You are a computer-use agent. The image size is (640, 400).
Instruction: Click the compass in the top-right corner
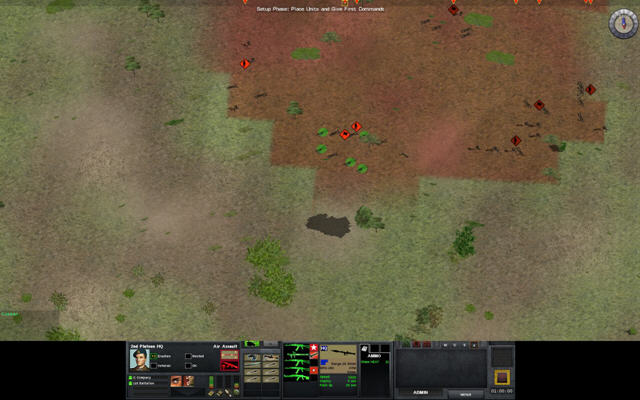click(622, 25)
